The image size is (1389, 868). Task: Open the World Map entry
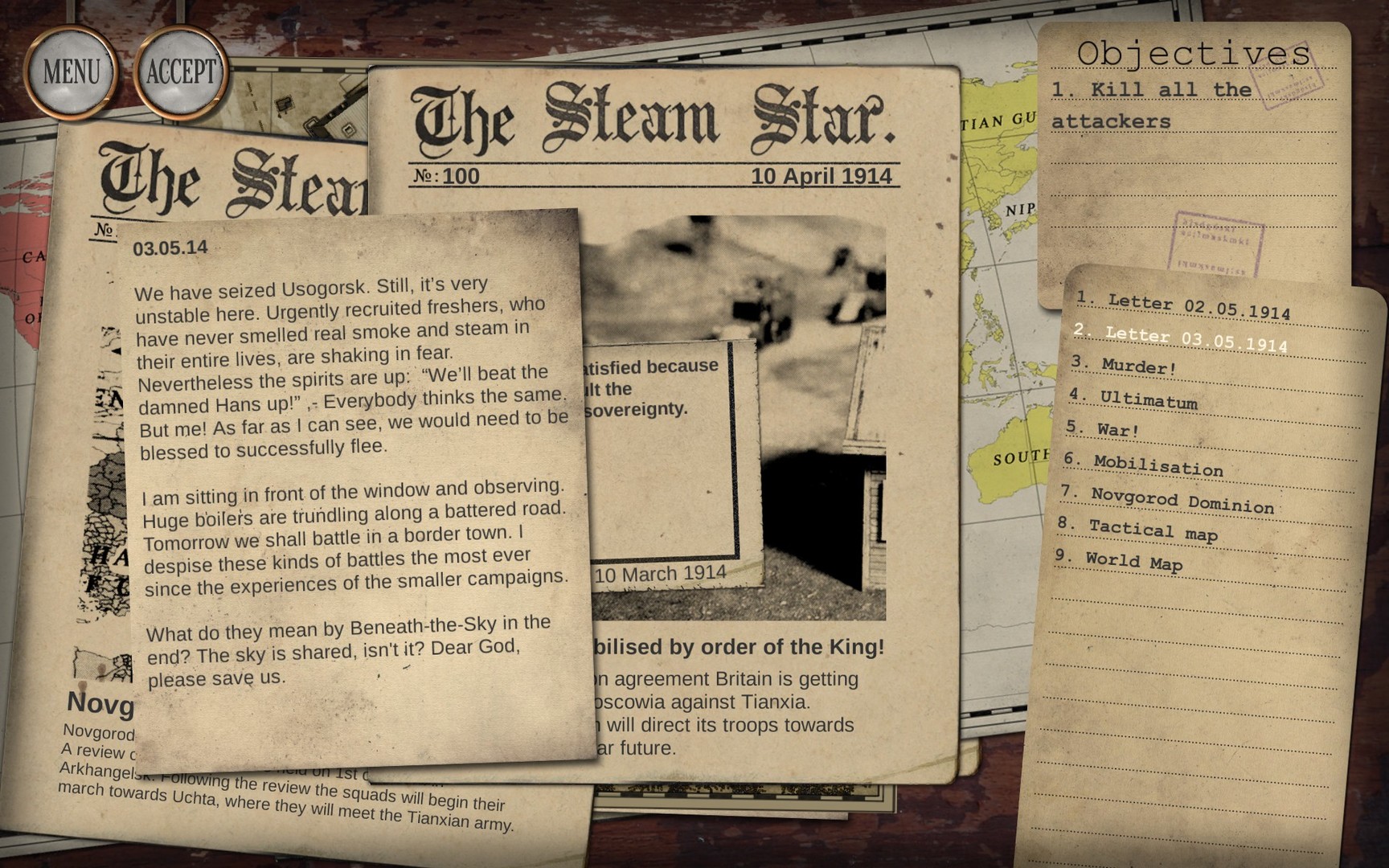click(x=1133, y=563)
